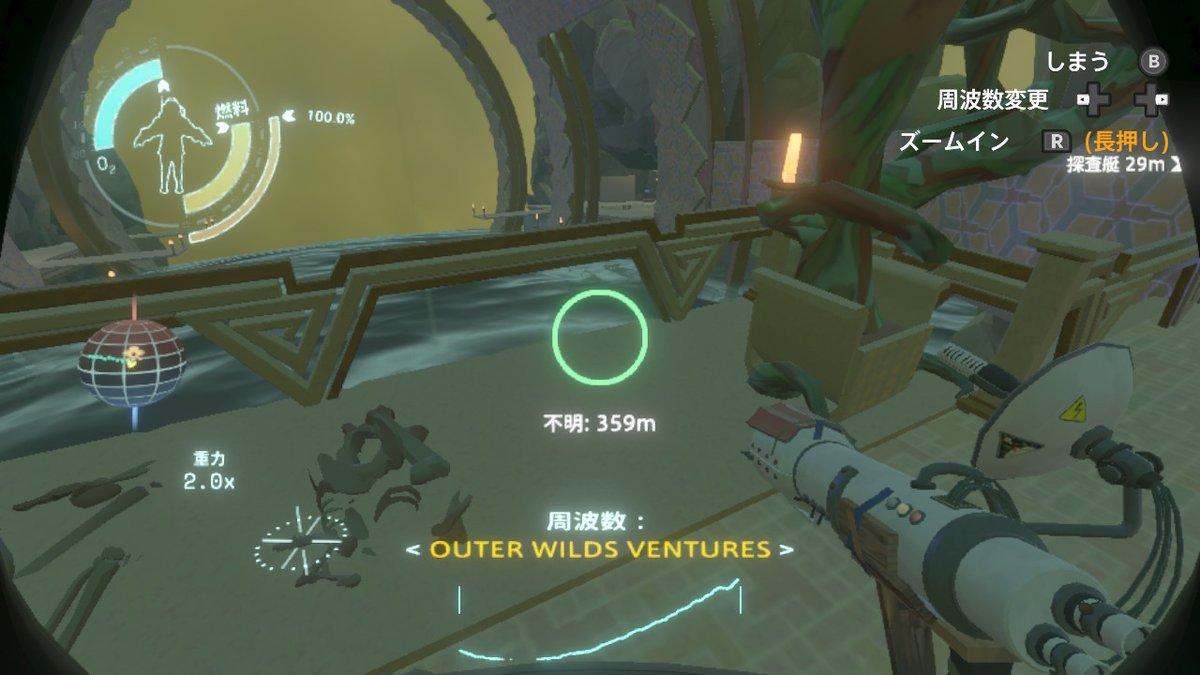Image resolution: width=1200 pixels, height=675 pixels.
Task: Click the left arrow beside the frequency name
Action: [412, 549]
